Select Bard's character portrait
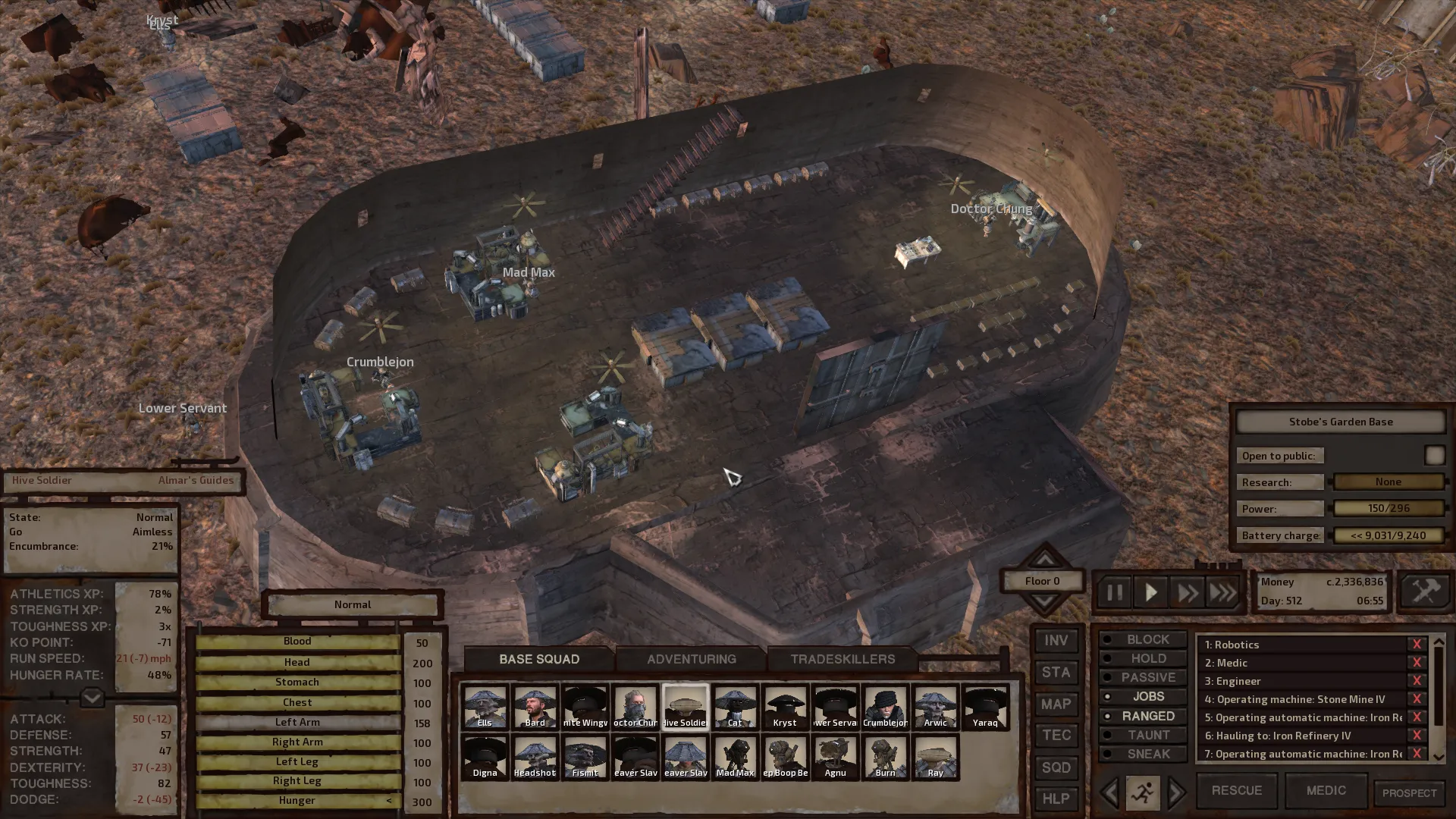 point(535,707)
